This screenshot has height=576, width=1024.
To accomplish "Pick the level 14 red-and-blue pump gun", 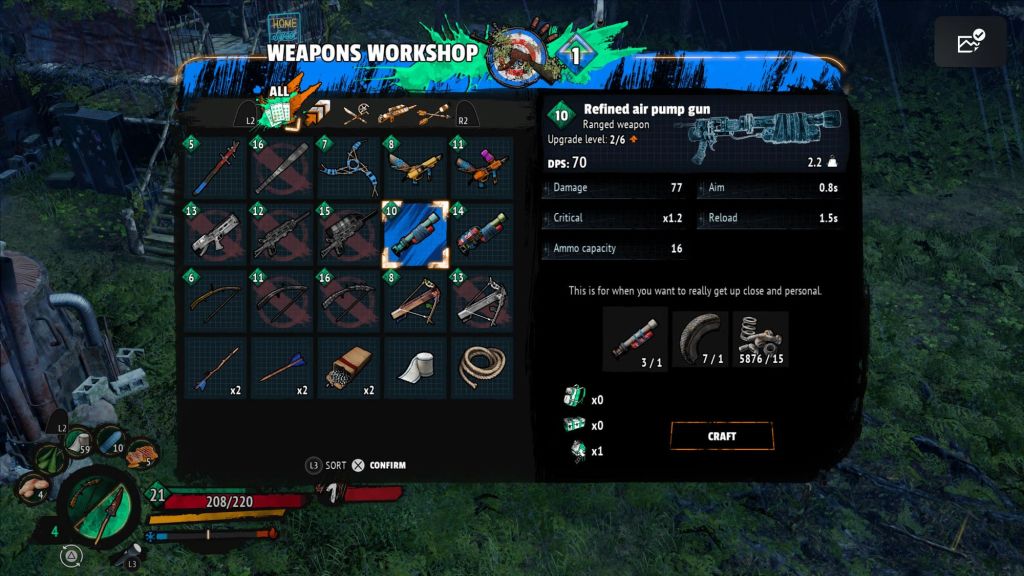I will coord(482,234).
